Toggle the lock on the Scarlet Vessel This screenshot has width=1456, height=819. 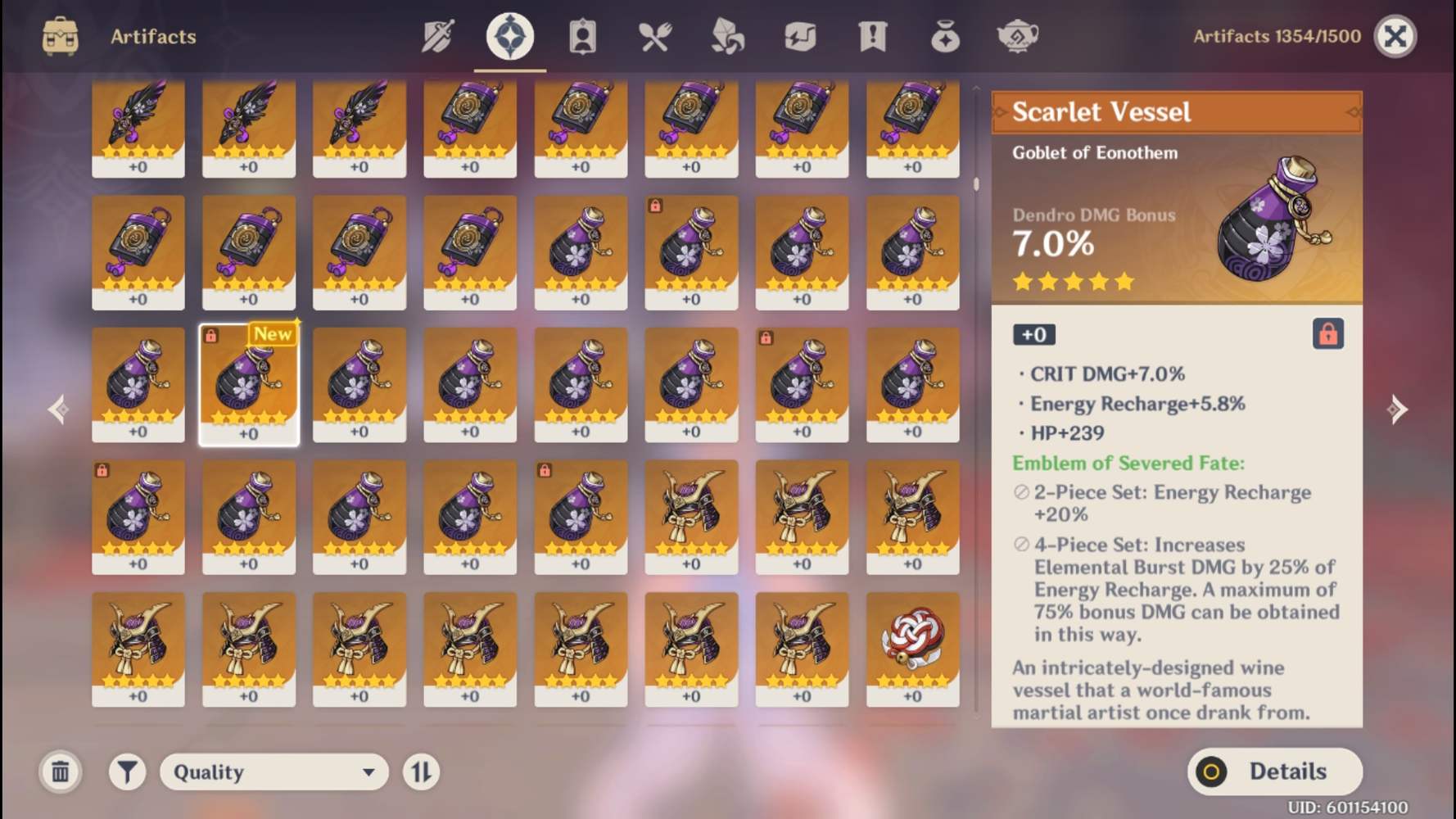click(x=1328, y=334)
